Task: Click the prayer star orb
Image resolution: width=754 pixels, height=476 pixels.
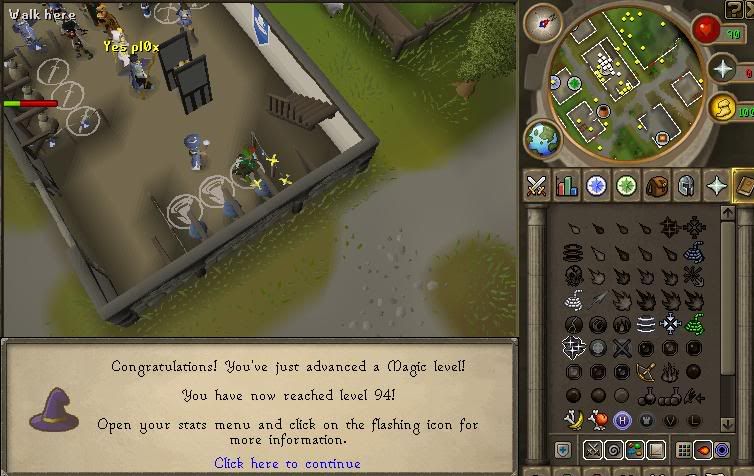Action: (723, 68)
